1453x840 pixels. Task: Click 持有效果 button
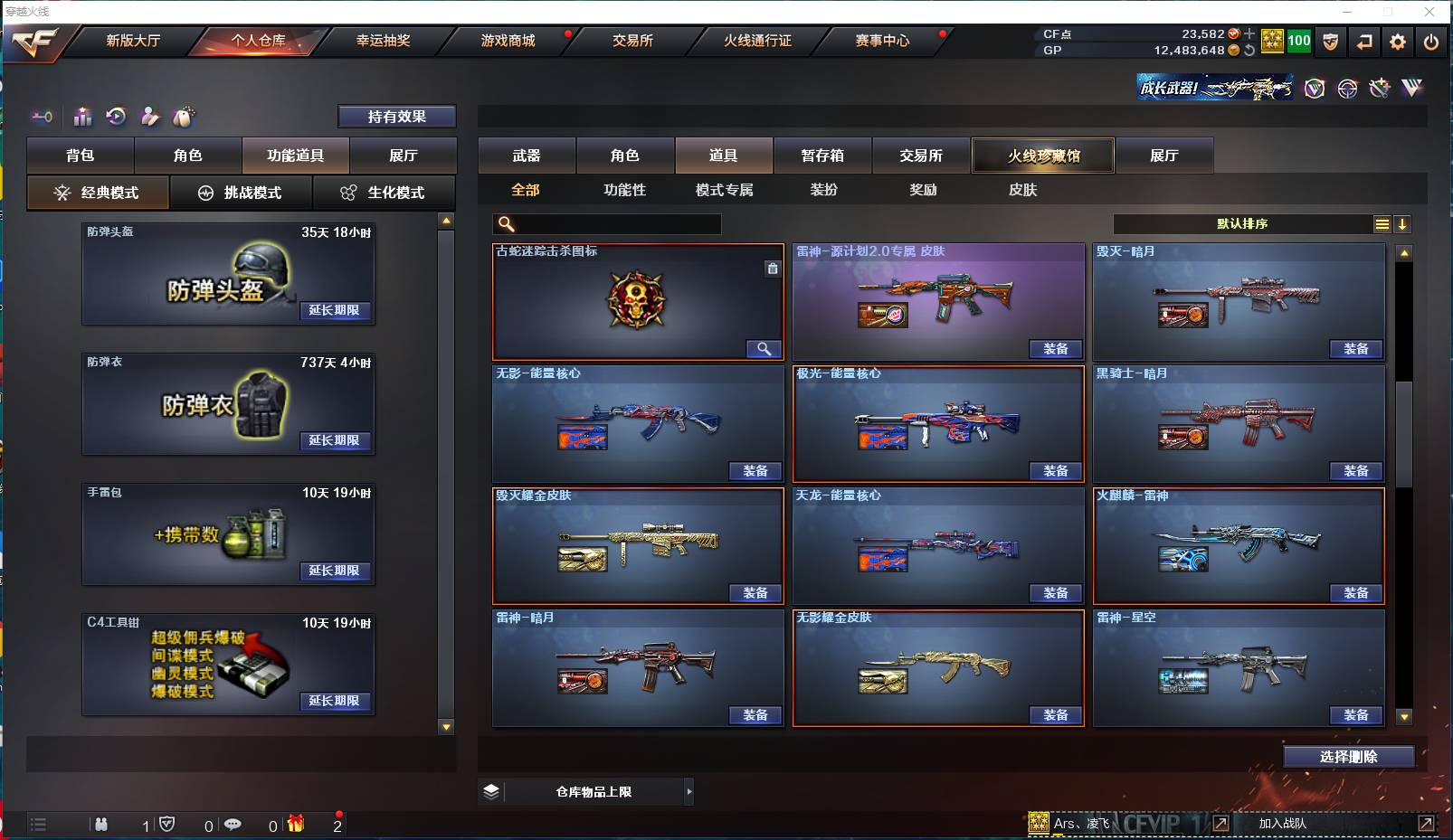[x=396, y=116]
